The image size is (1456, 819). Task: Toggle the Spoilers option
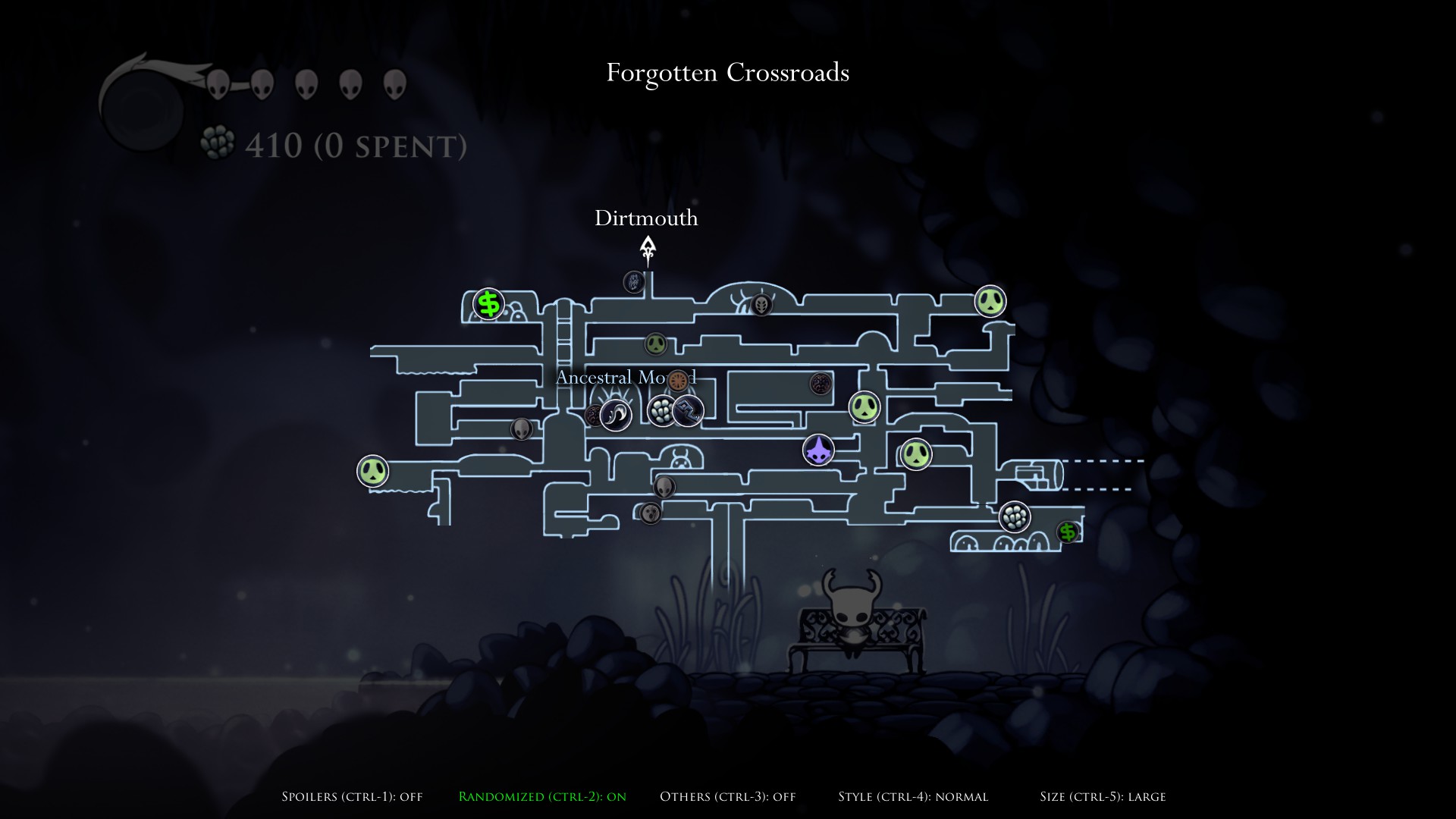click(x=352, y=796)
